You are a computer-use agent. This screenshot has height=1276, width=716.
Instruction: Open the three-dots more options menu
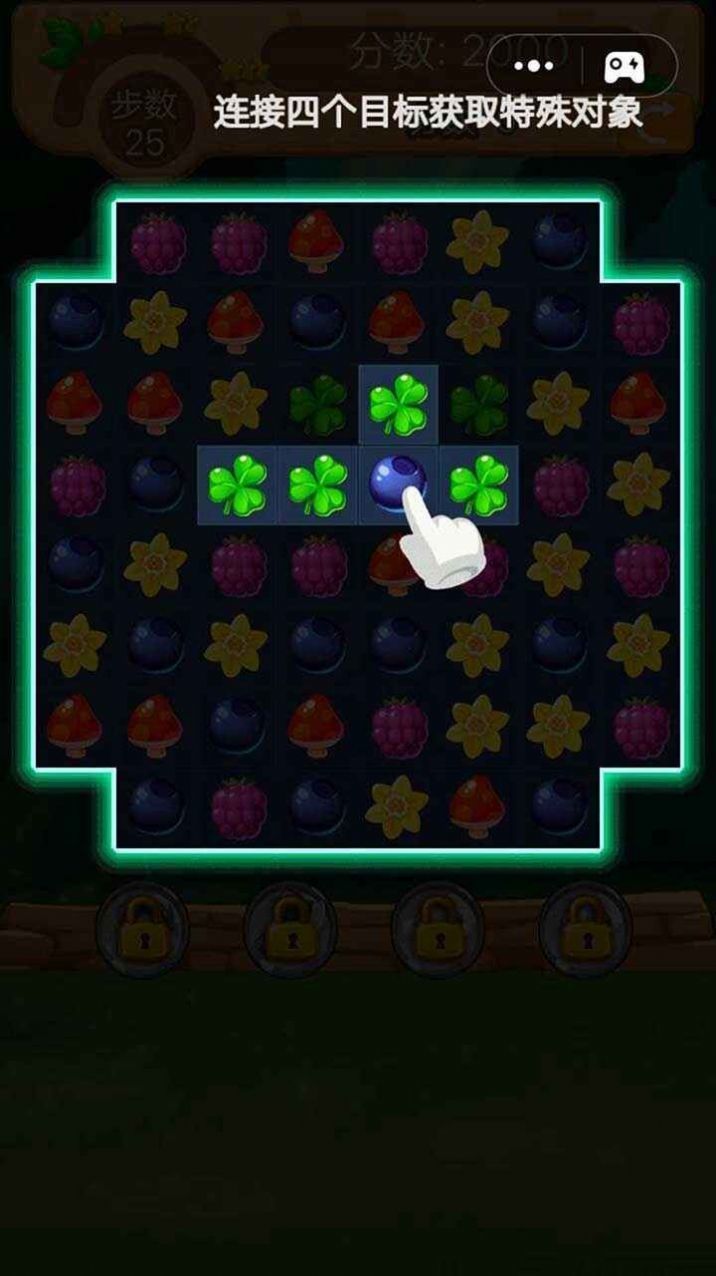(x=534, y=66)
